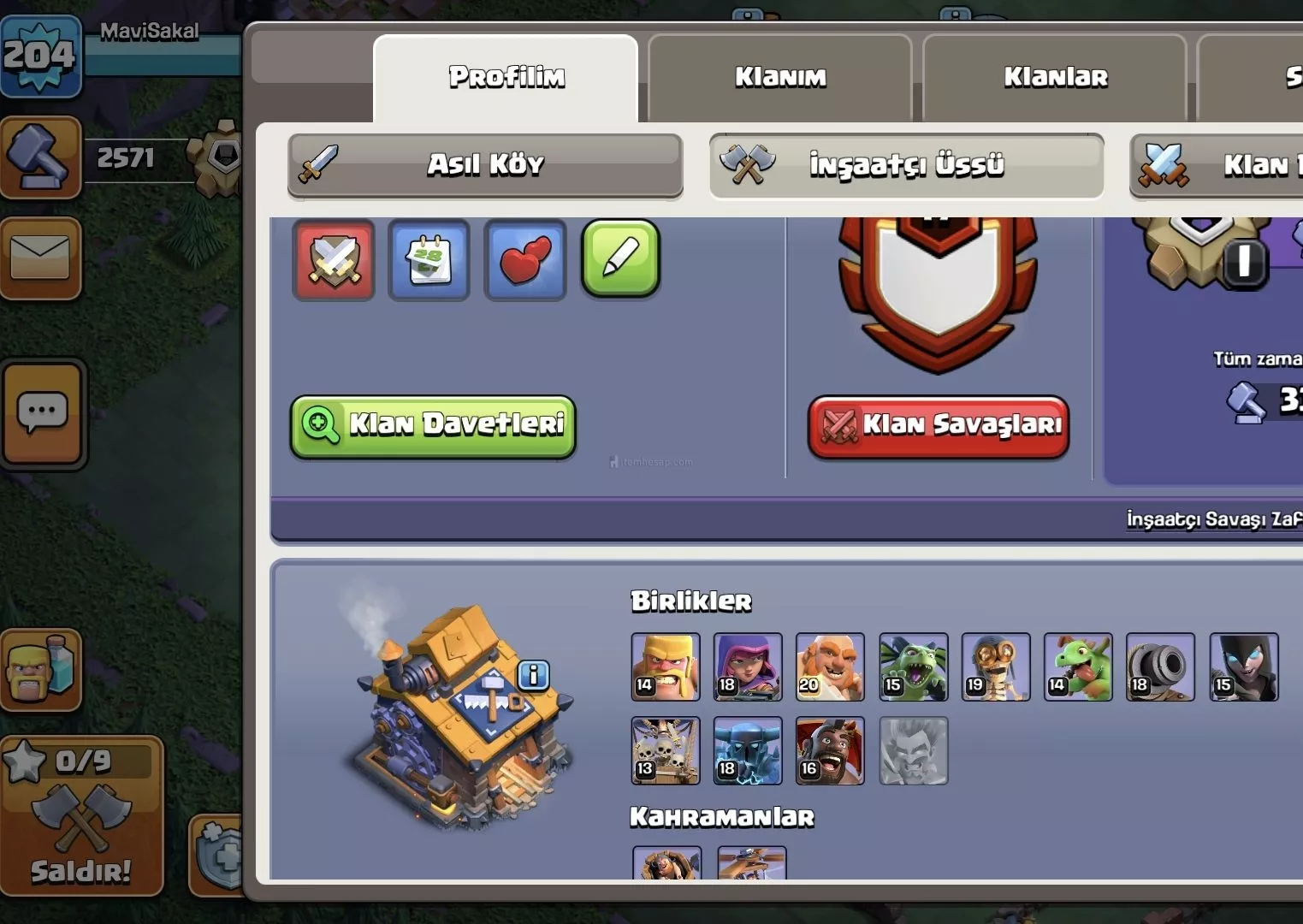Switch to İnşaatçı Üssü profile
This screenshot has width=1303, height=924.
coord(906,164)
